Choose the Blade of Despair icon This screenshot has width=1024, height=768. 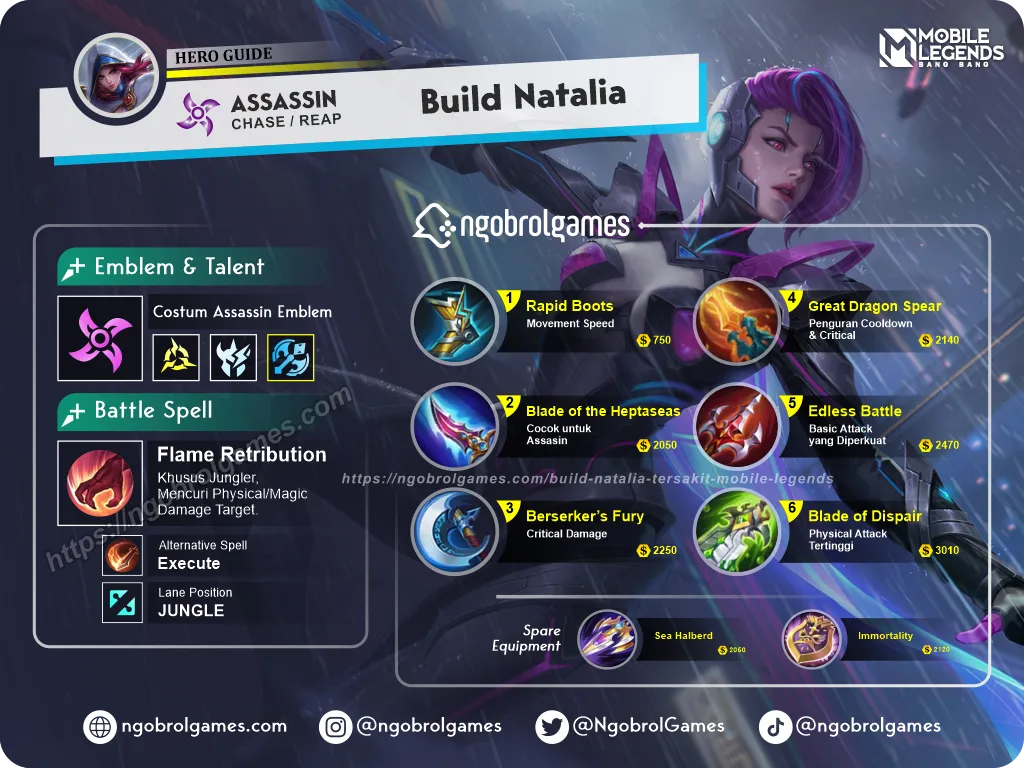point(737,531)
